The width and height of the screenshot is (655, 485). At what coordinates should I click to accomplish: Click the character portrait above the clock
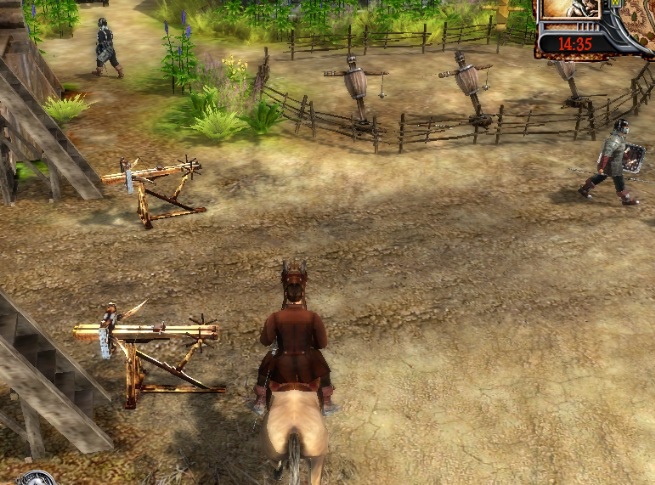[572, 9]
